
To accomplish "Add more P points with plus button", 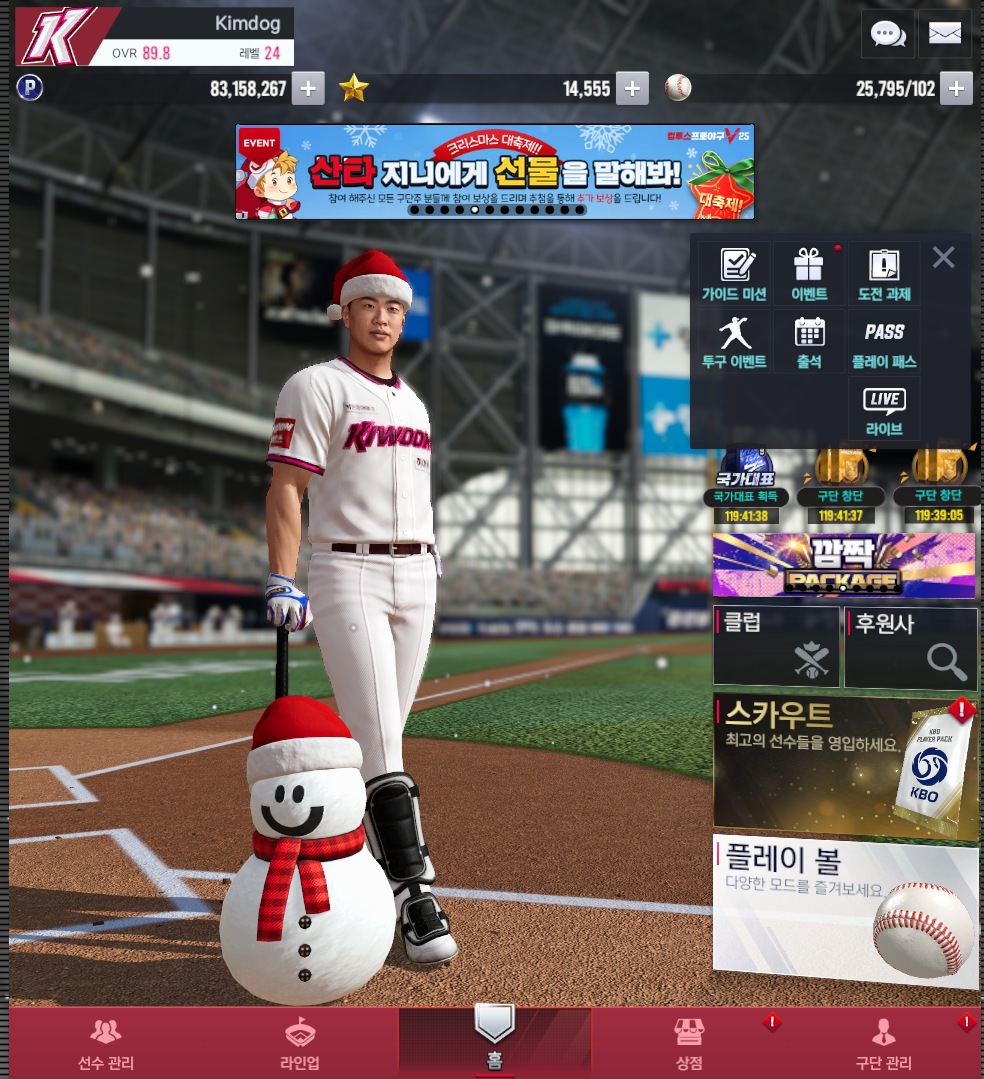I will coord(307,88).
